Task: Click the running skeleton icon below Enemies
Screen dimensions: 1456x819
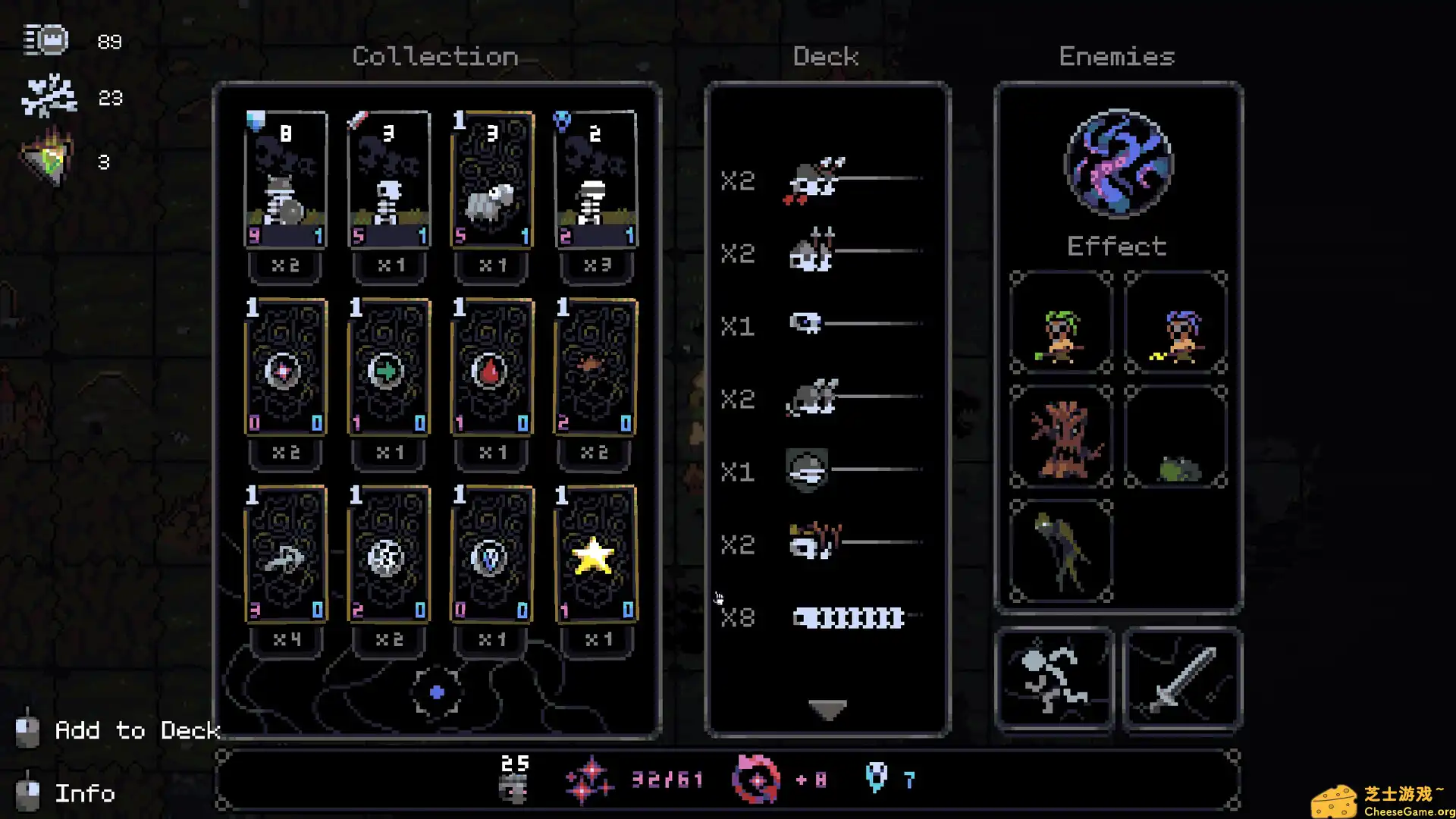Action: pos(1056,677)
